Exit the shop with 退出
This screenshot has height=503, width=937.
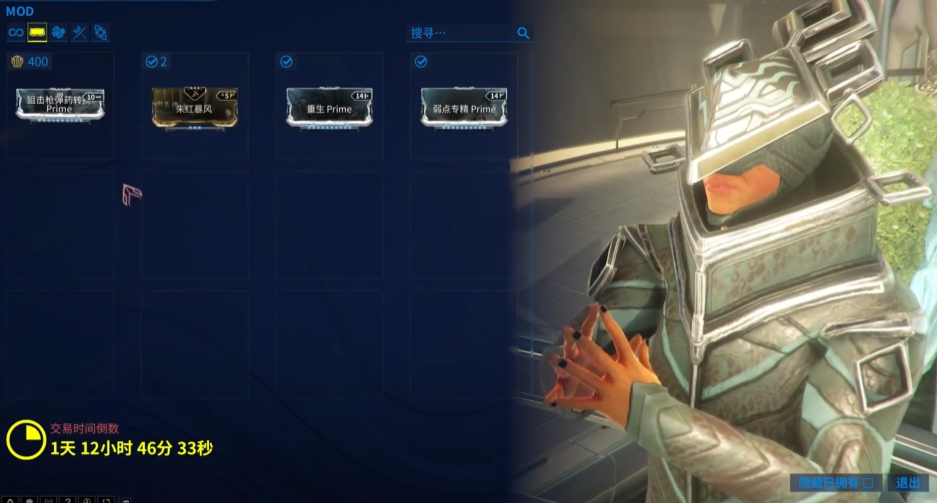click(x=908, y=483)
